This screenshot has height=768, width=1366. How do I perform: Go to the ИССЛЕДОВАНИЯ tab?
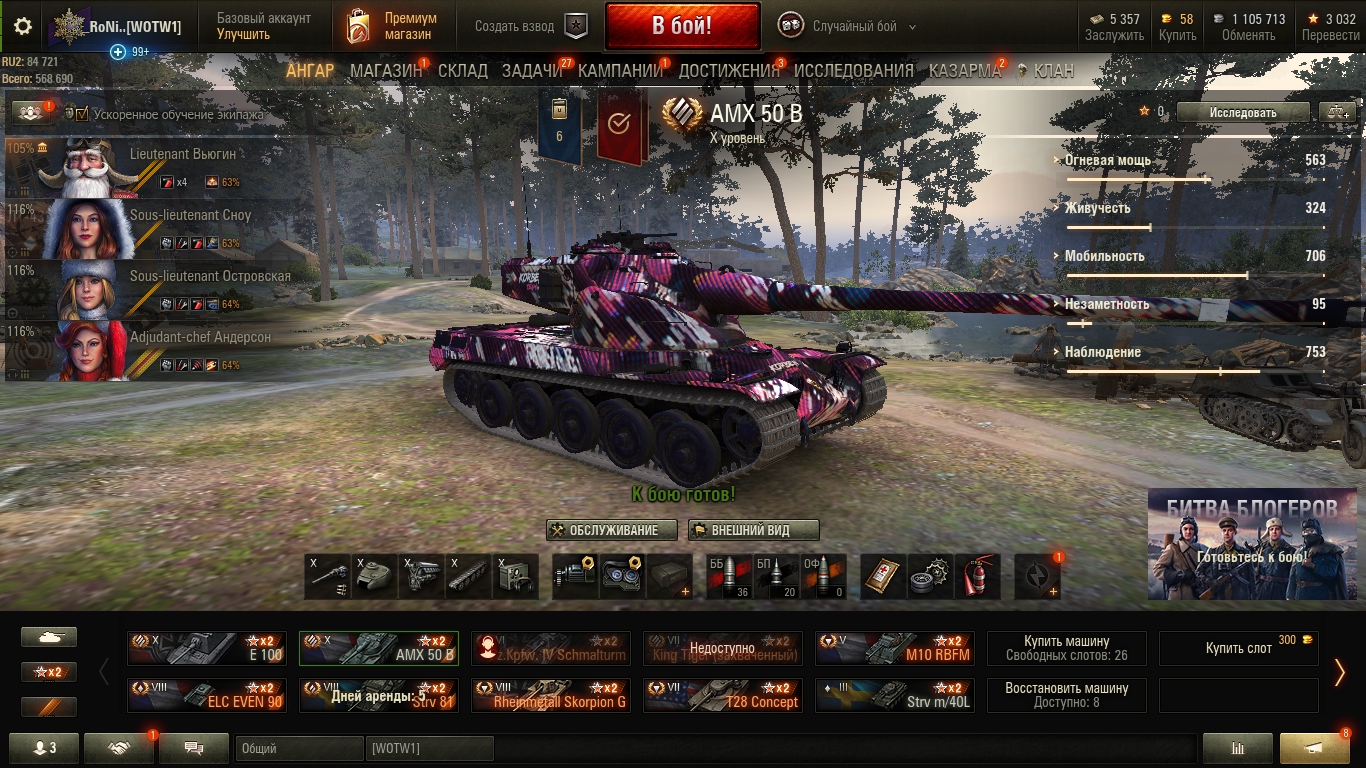click(x=853, y=71)
